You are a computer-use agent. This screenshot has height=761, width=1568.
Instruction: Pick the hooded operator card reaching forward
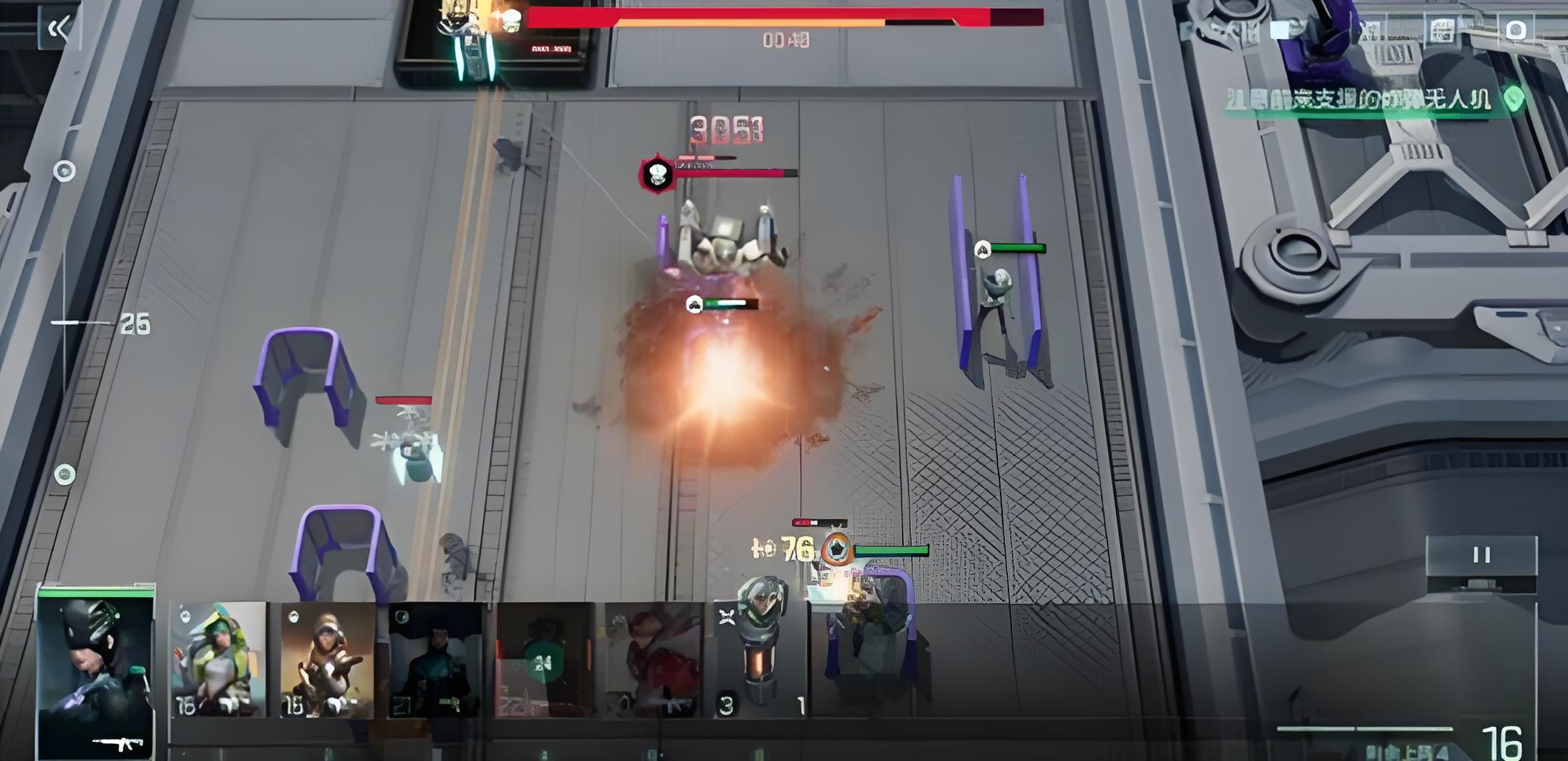327,659
